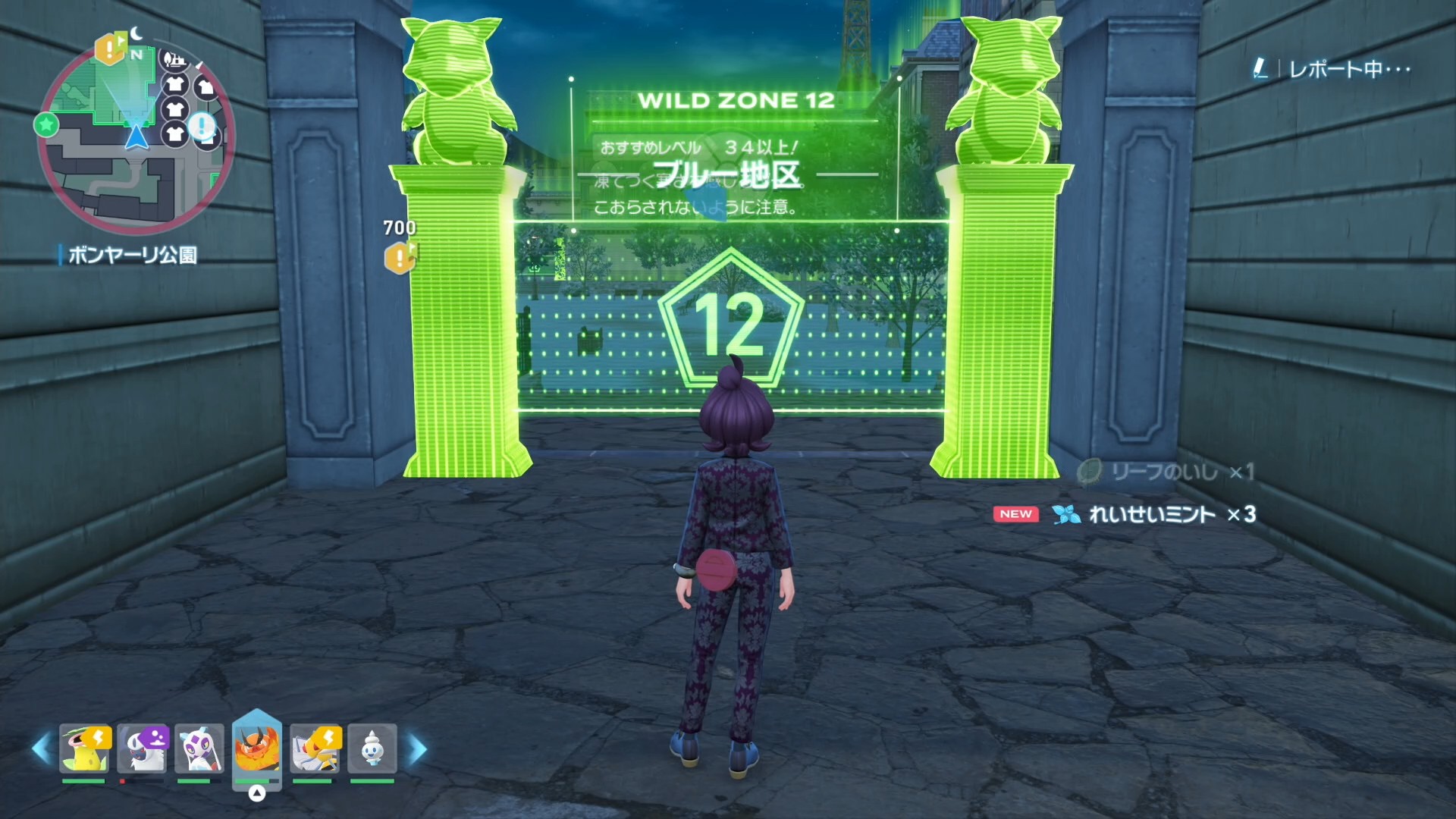
Task: Click the blue player arrow on minimap
Action: tap(136, 137)
